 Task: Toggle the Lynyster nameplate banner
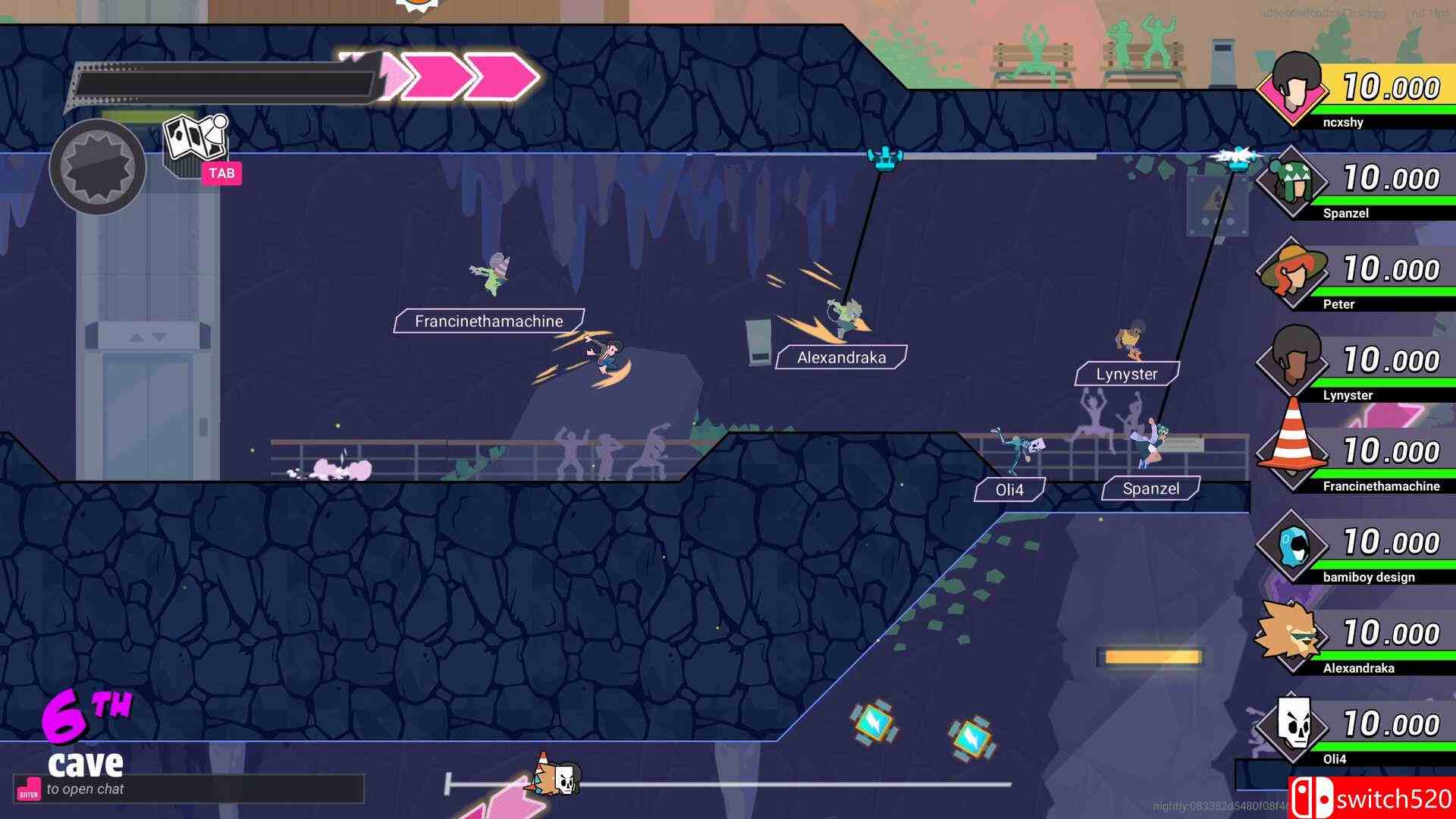1127,373
